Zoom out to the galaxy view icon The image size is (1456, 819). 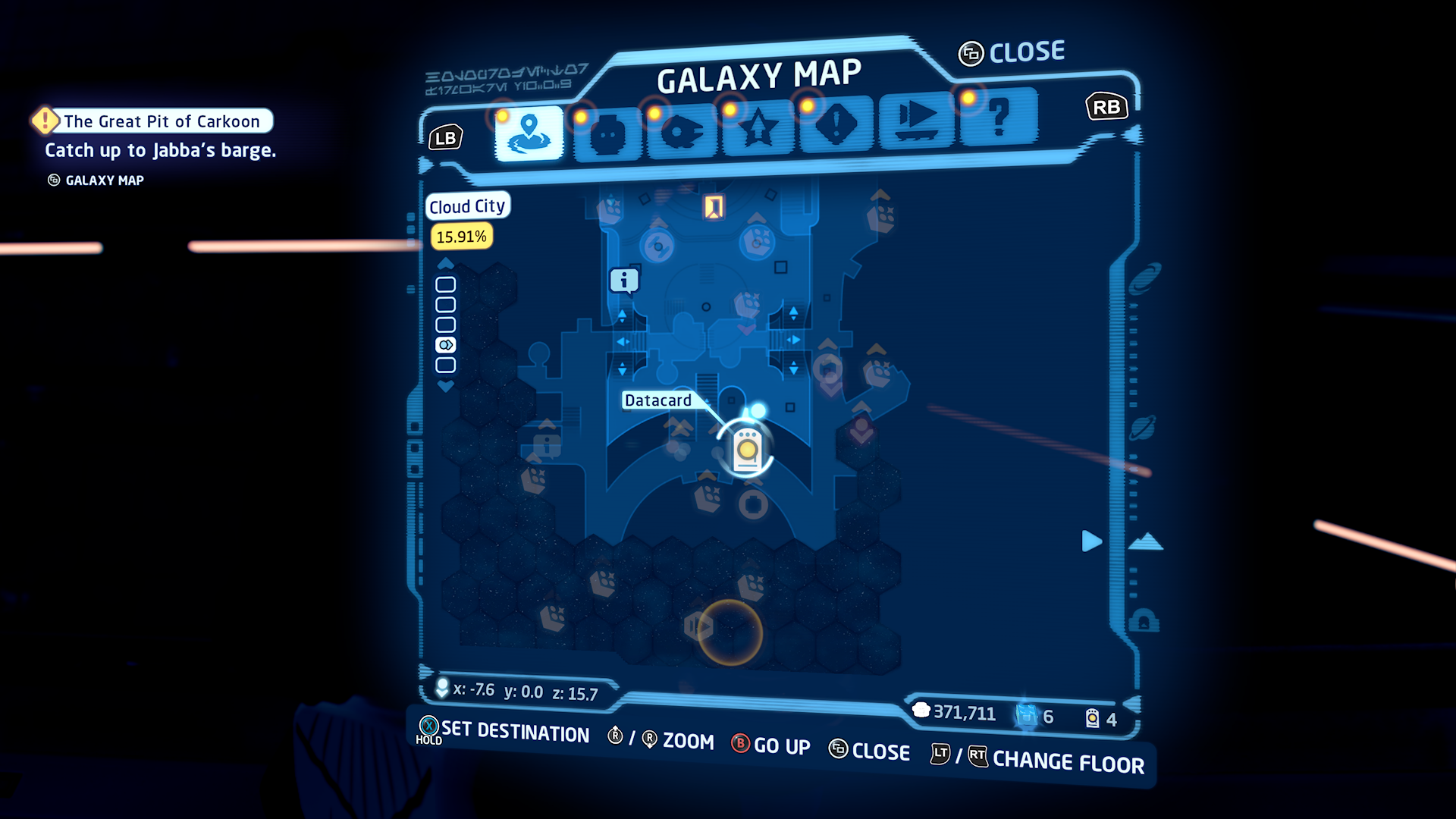click(x=1144, y=278)
